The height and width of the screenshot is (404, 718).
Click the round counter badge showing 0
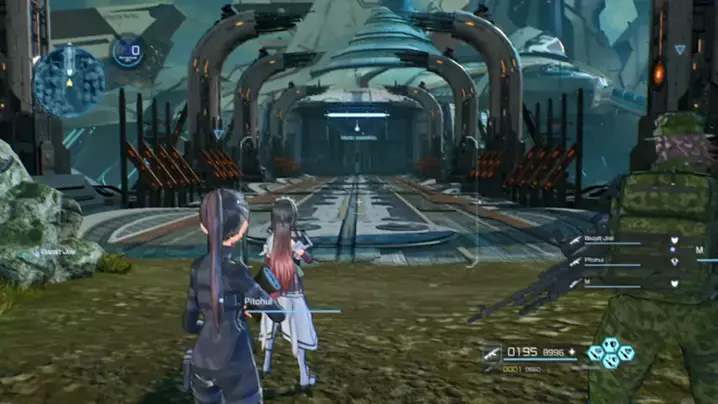[128, 51]
